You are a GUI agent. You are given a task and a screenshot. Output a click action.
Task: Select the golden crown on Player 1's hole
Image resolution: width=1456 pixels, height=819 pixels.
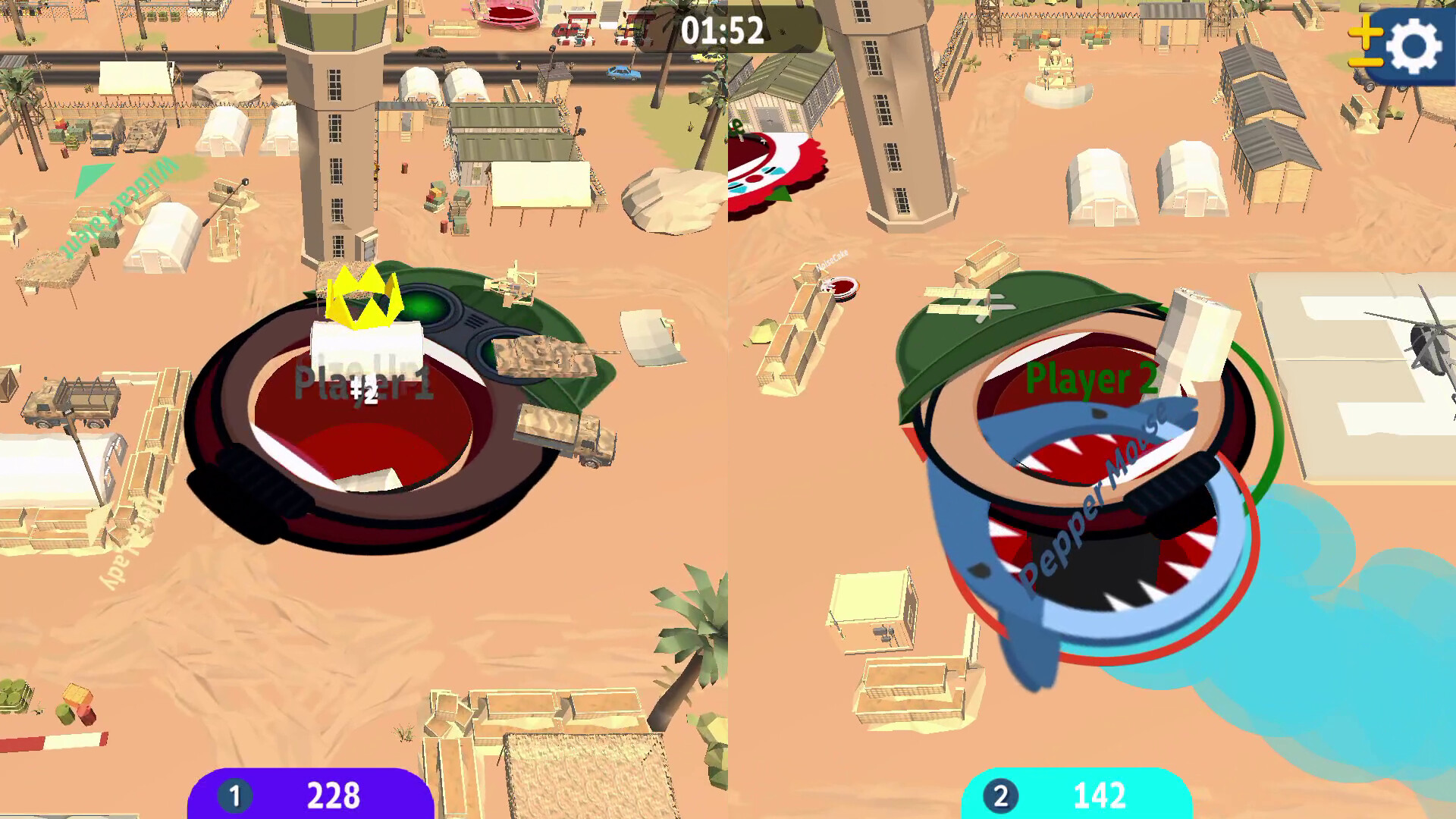[362, 300]
